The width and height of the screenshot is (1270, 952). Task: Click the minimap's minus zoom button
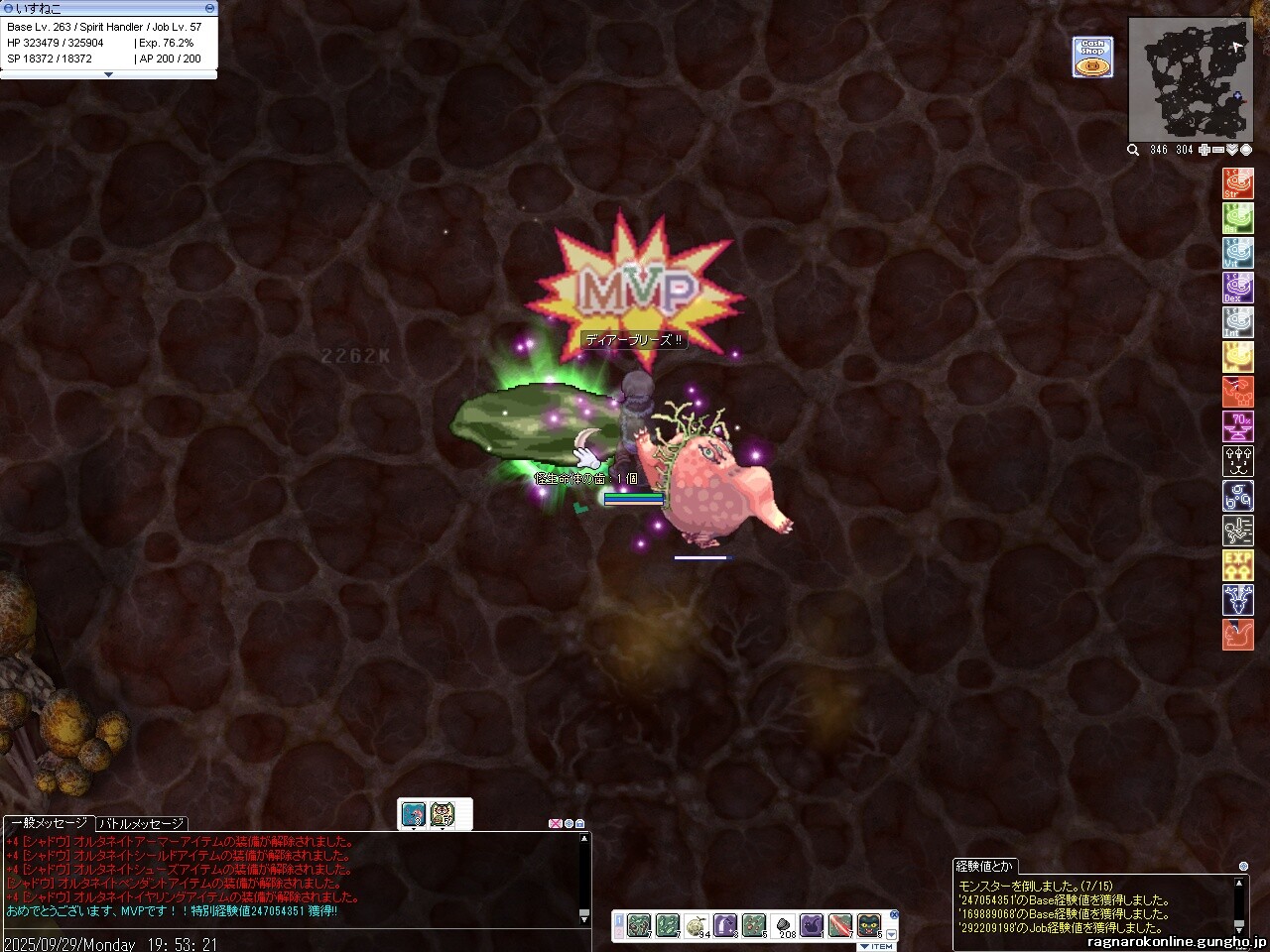click(1218, 150)
